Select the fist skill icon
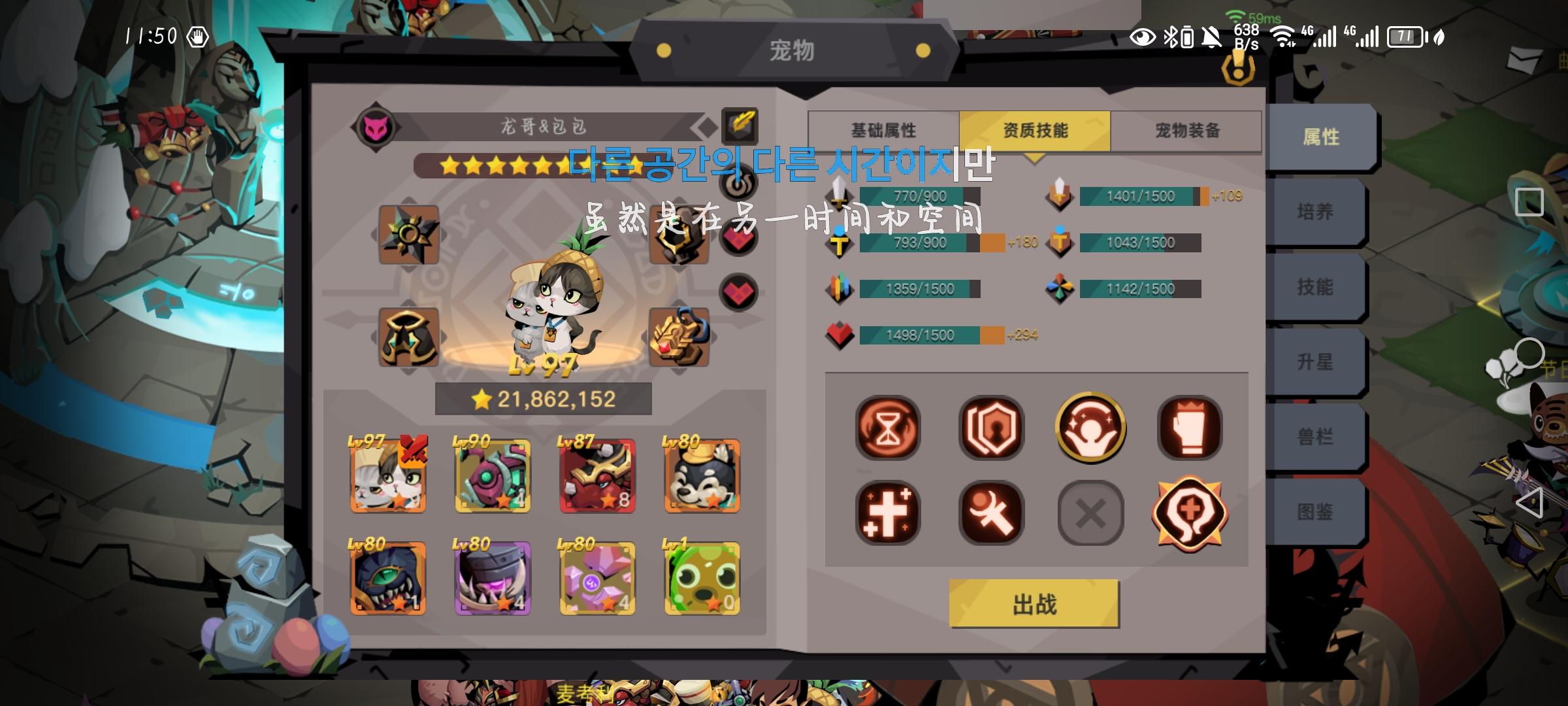Viewport: 1568px width, 706px height. pyautogui.click(x=1190, y=428)
